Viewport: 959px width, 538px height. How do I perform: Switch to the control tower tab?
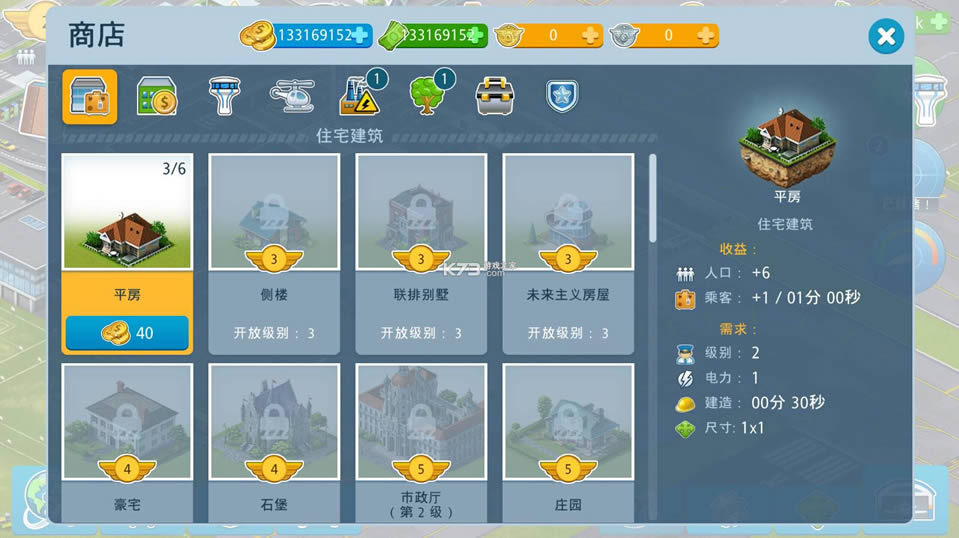coord(224,96)
